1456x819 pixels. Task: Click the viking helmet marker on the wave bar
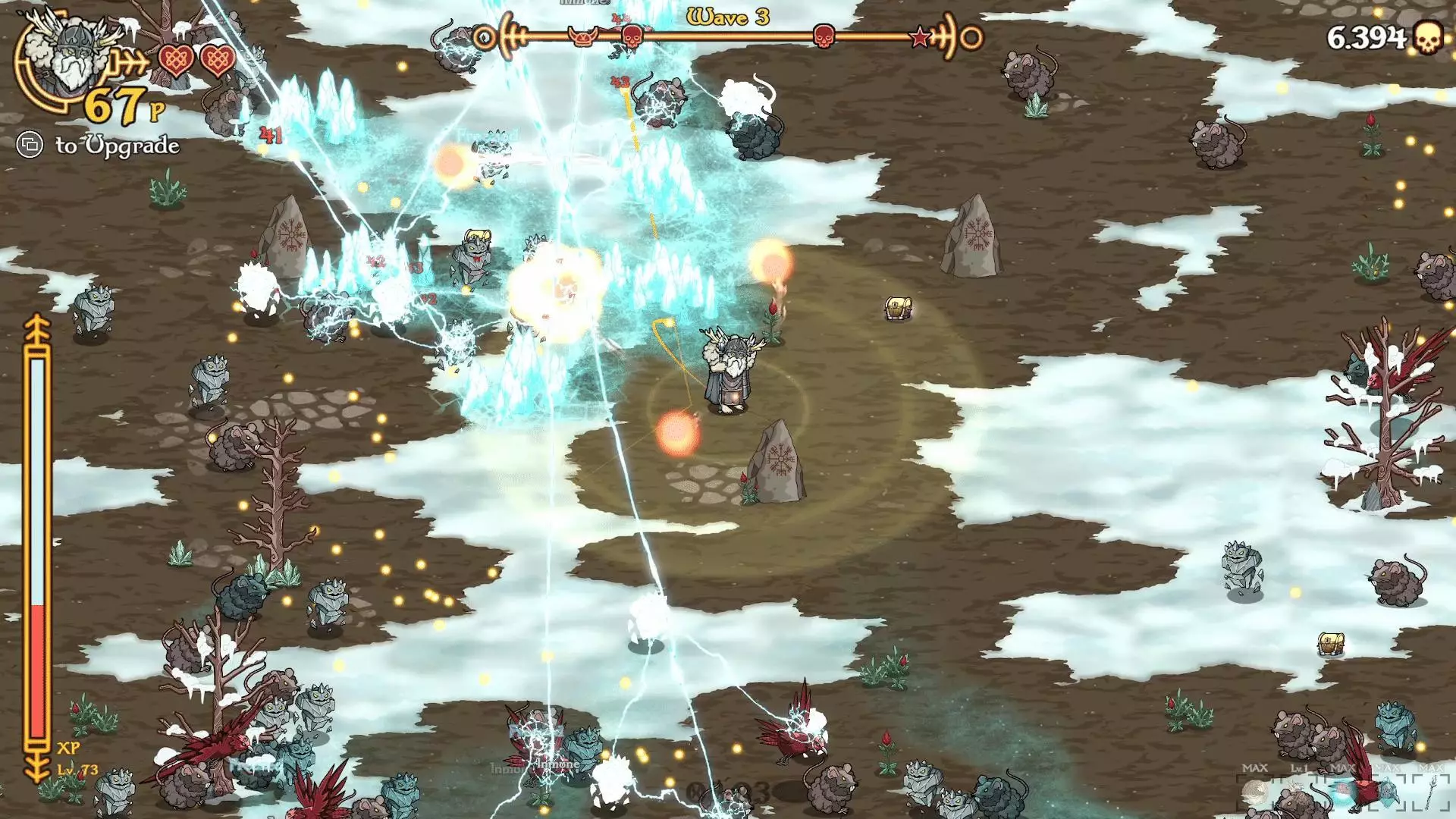pyautogui.click(x=582, y=35)
